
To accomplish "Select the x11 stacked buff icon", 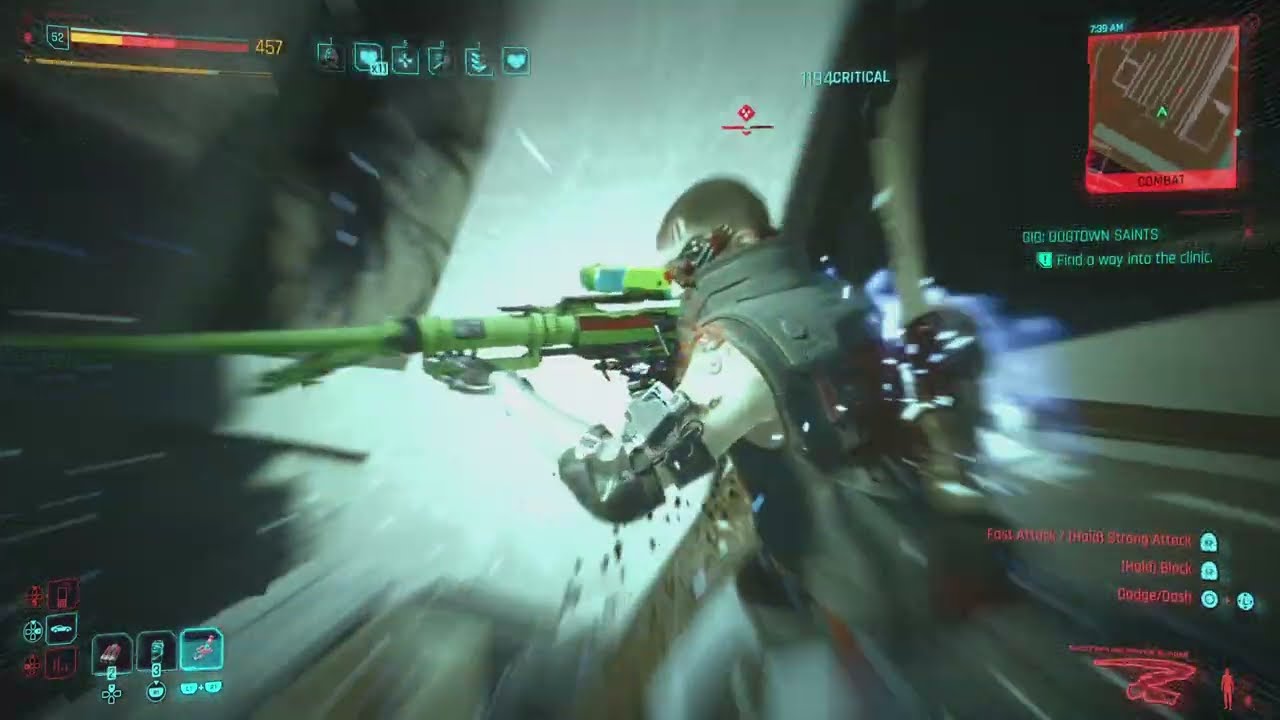I will pos(367,58).
